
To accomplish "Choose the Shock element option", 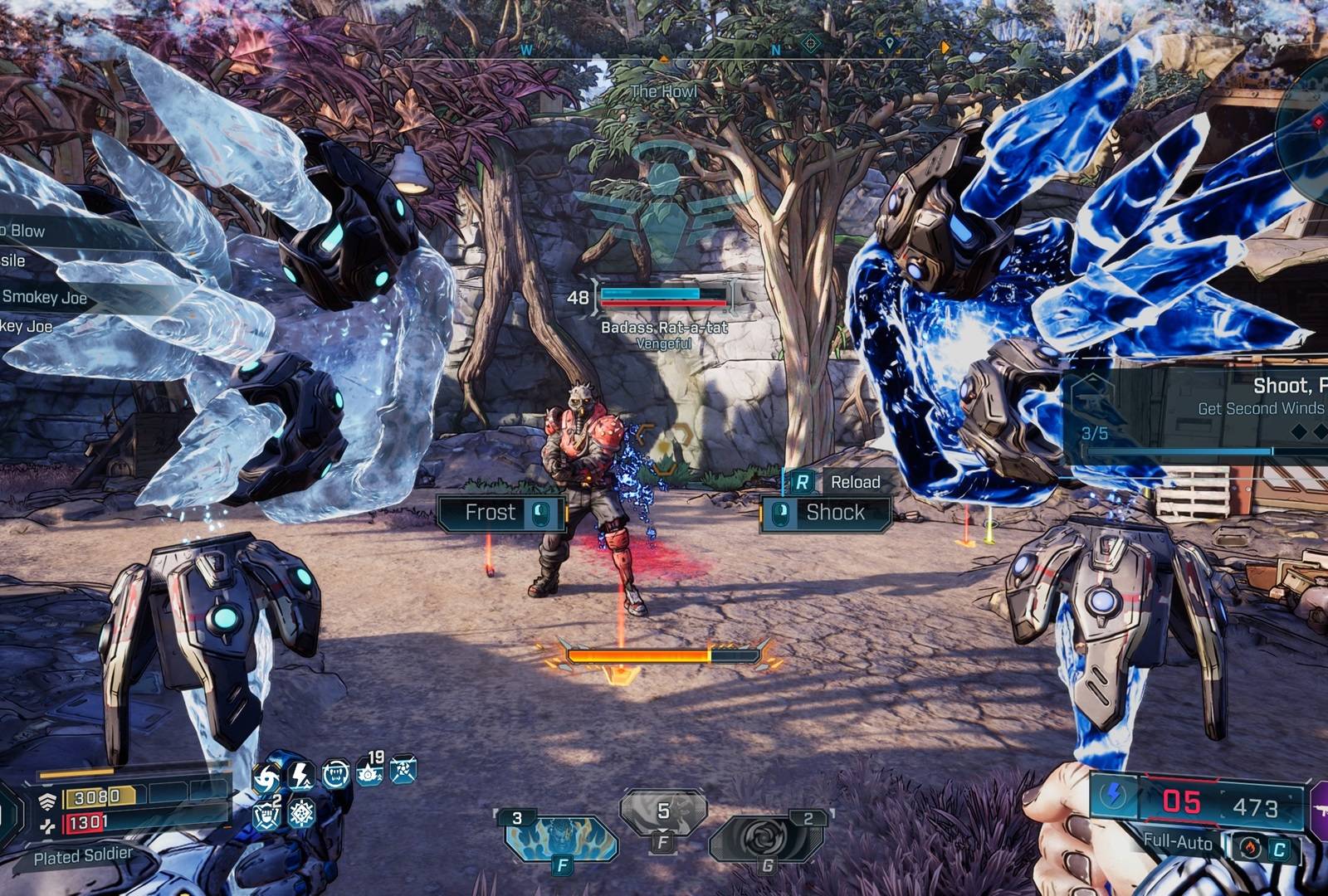I will pyautogui.click(x=825, y=513).
